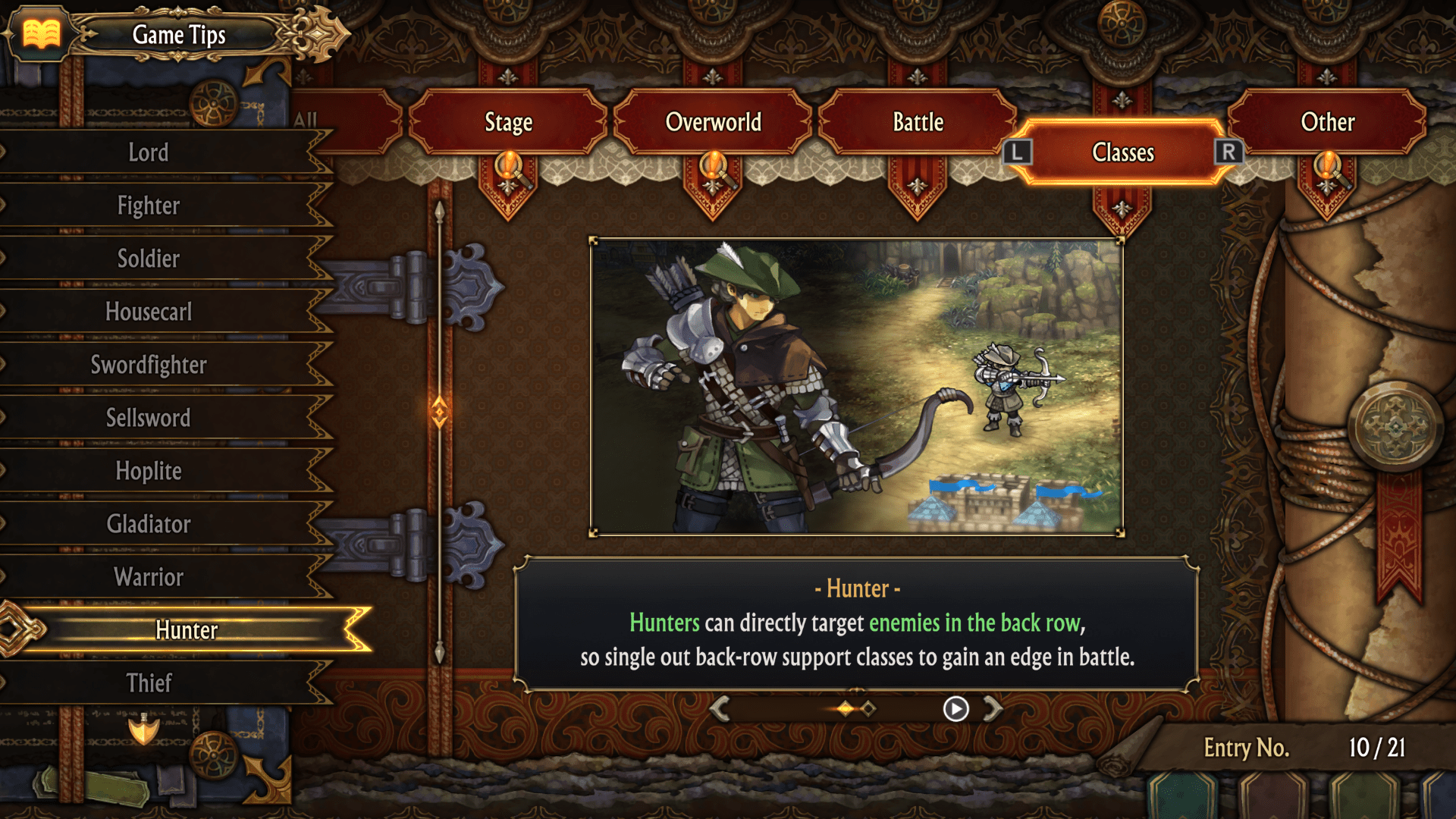Open the Hoplite class tip

(149, 471)
